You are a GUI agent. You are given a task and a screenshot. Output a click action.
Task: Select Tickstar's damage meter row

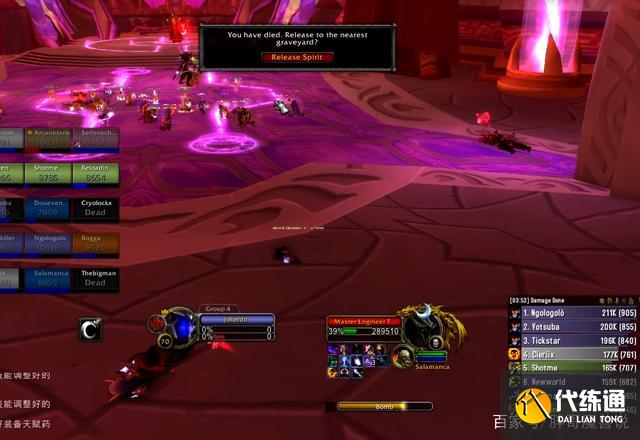pyautogui.click(x=562, y=340)
